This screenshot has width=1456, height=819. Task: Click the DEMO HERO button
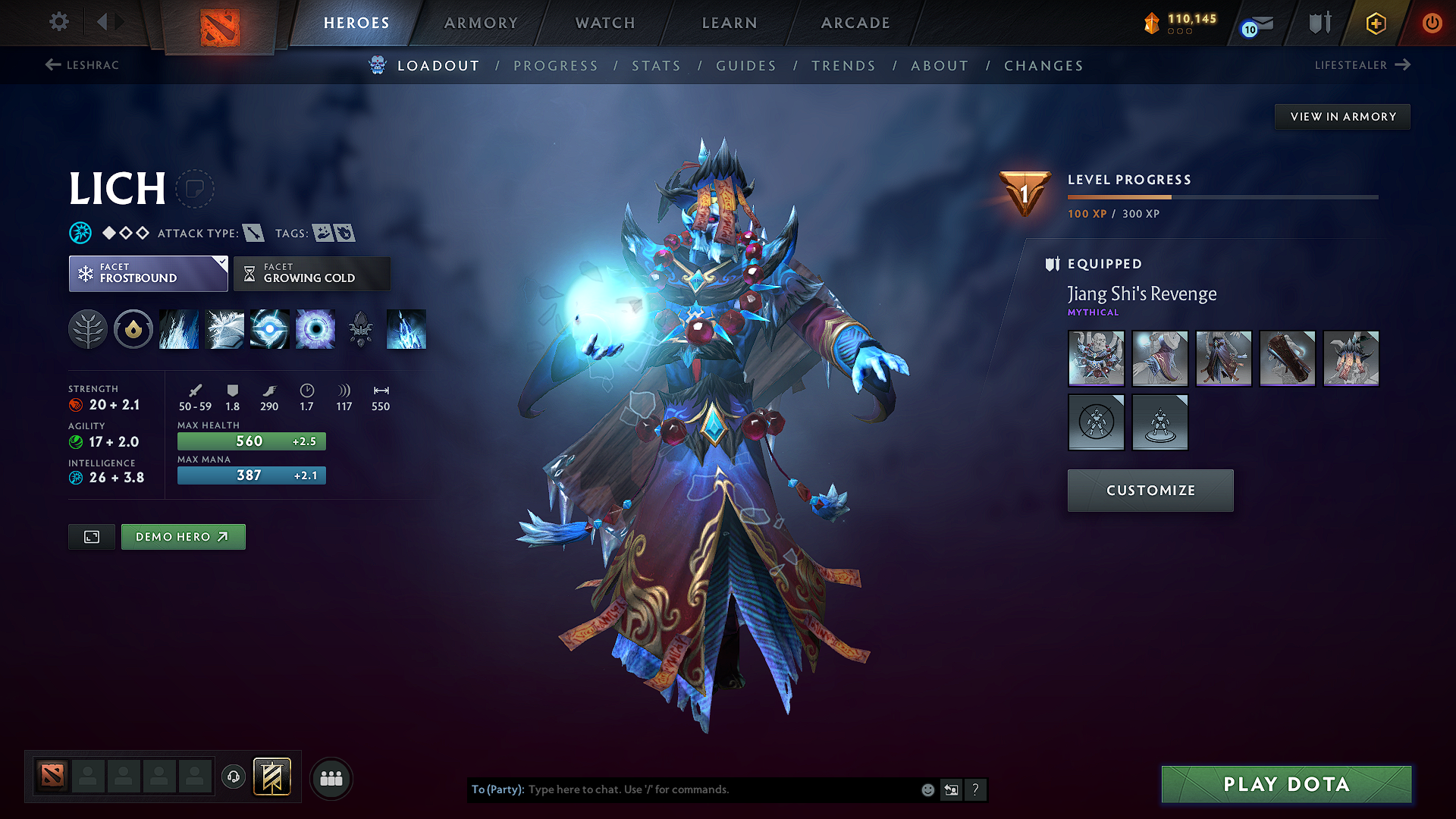(183, 536)
